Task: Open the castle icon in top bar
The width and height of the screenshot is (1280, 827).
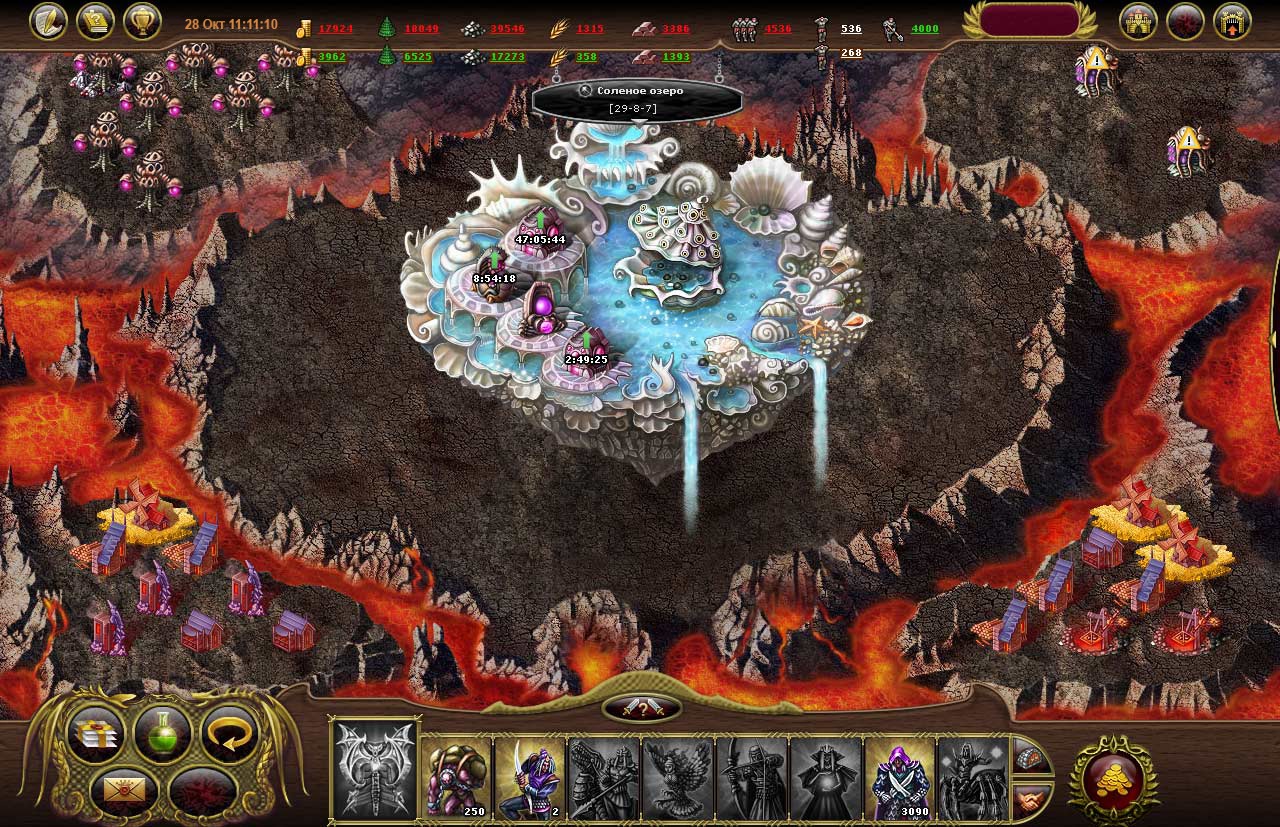Action: click(x=1138, y=21)
